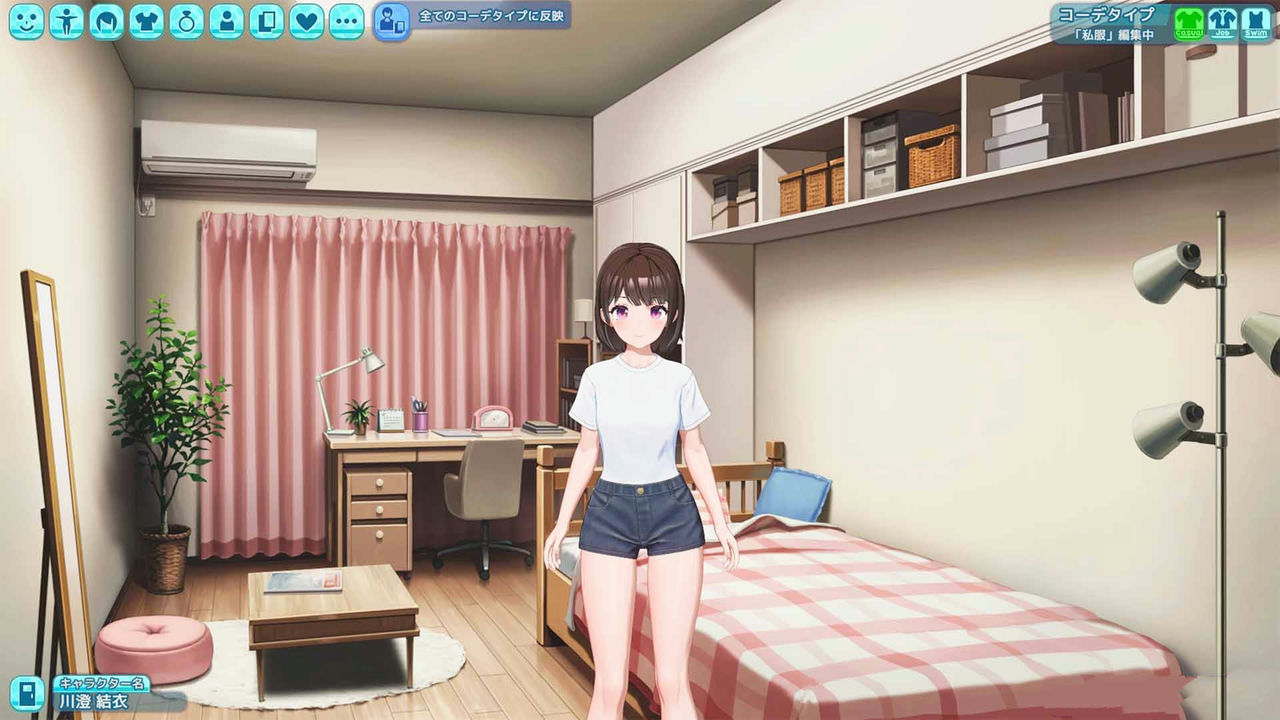This screenshot has width=1280, height=720.
Task: Enable the Swim outfit type
Action: point(1254,22)
